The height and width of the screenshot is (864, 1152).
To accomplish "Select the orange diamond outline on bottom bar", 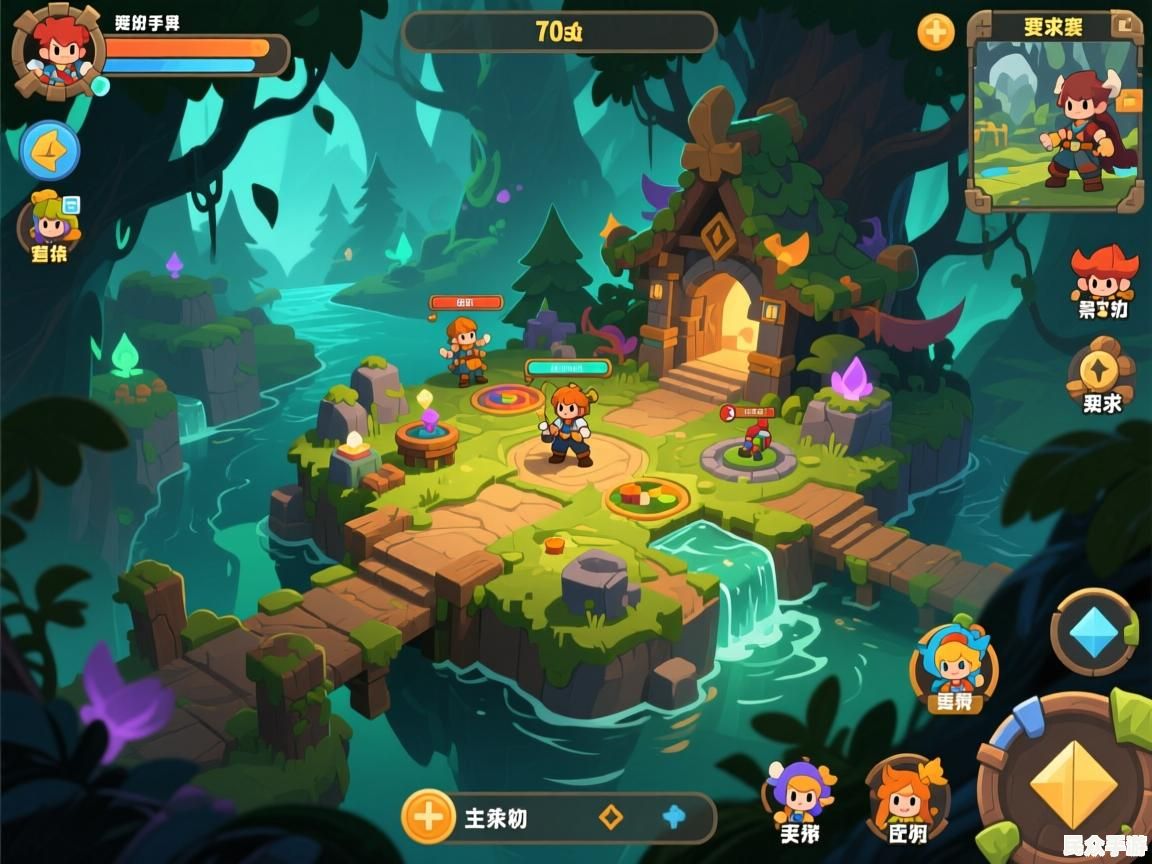I will click(x=610, y=817).
